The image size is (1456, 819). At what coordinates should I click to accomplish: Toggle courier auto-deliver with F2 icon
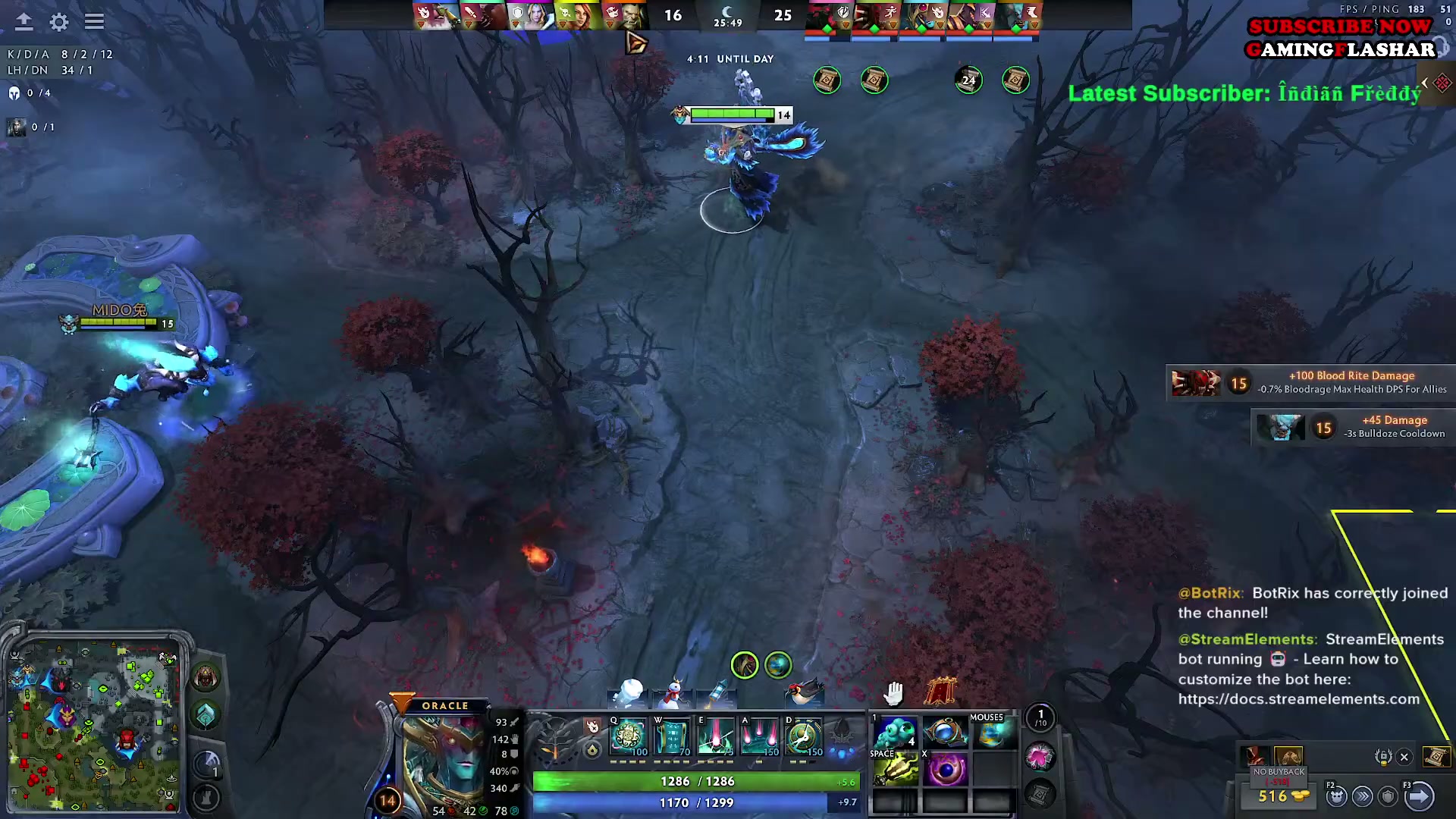pyautogui.click(x=1335, y=795)
